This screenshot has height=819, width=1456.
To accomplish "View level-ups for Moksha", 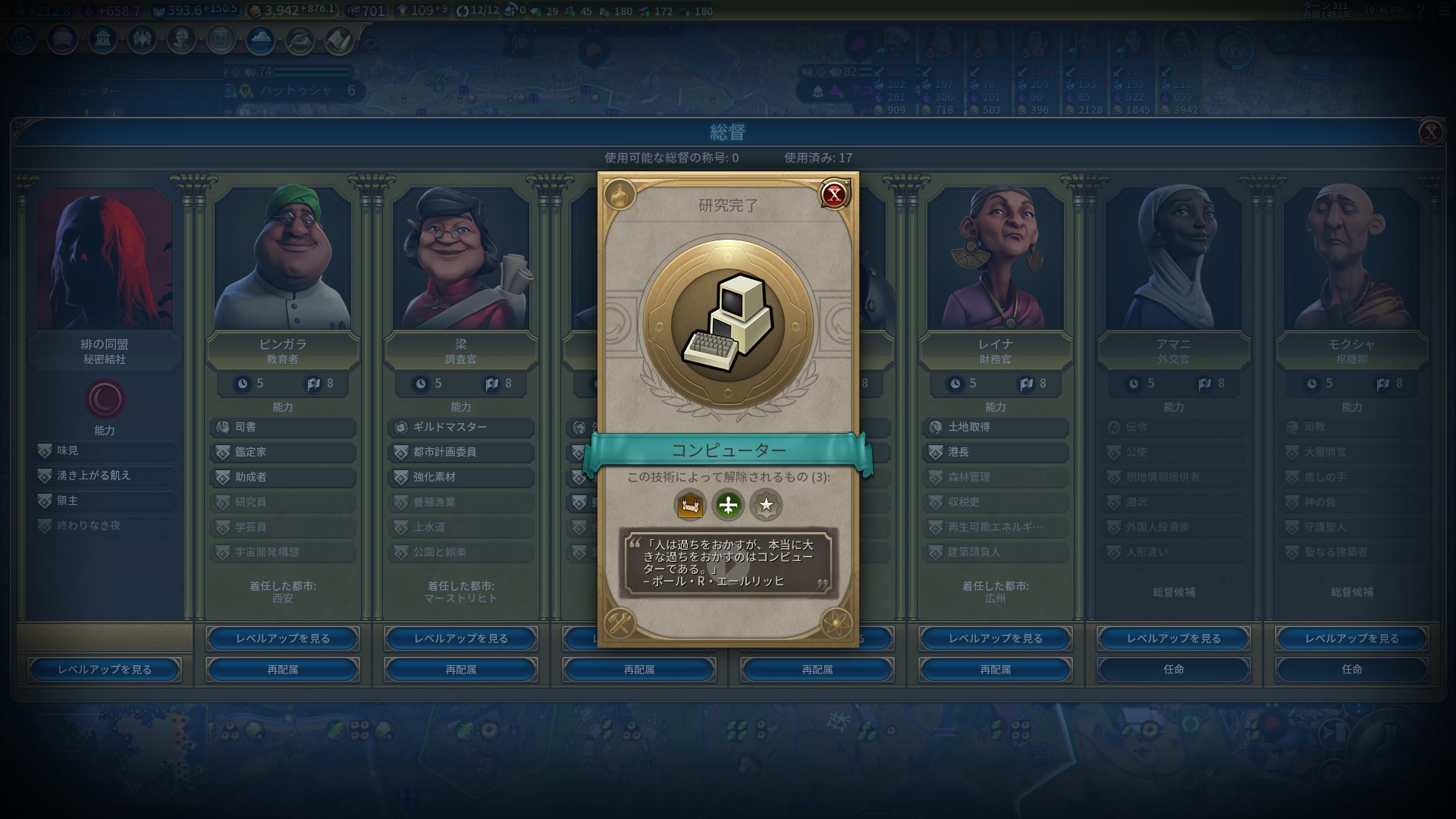I will tap(1352, 639).
